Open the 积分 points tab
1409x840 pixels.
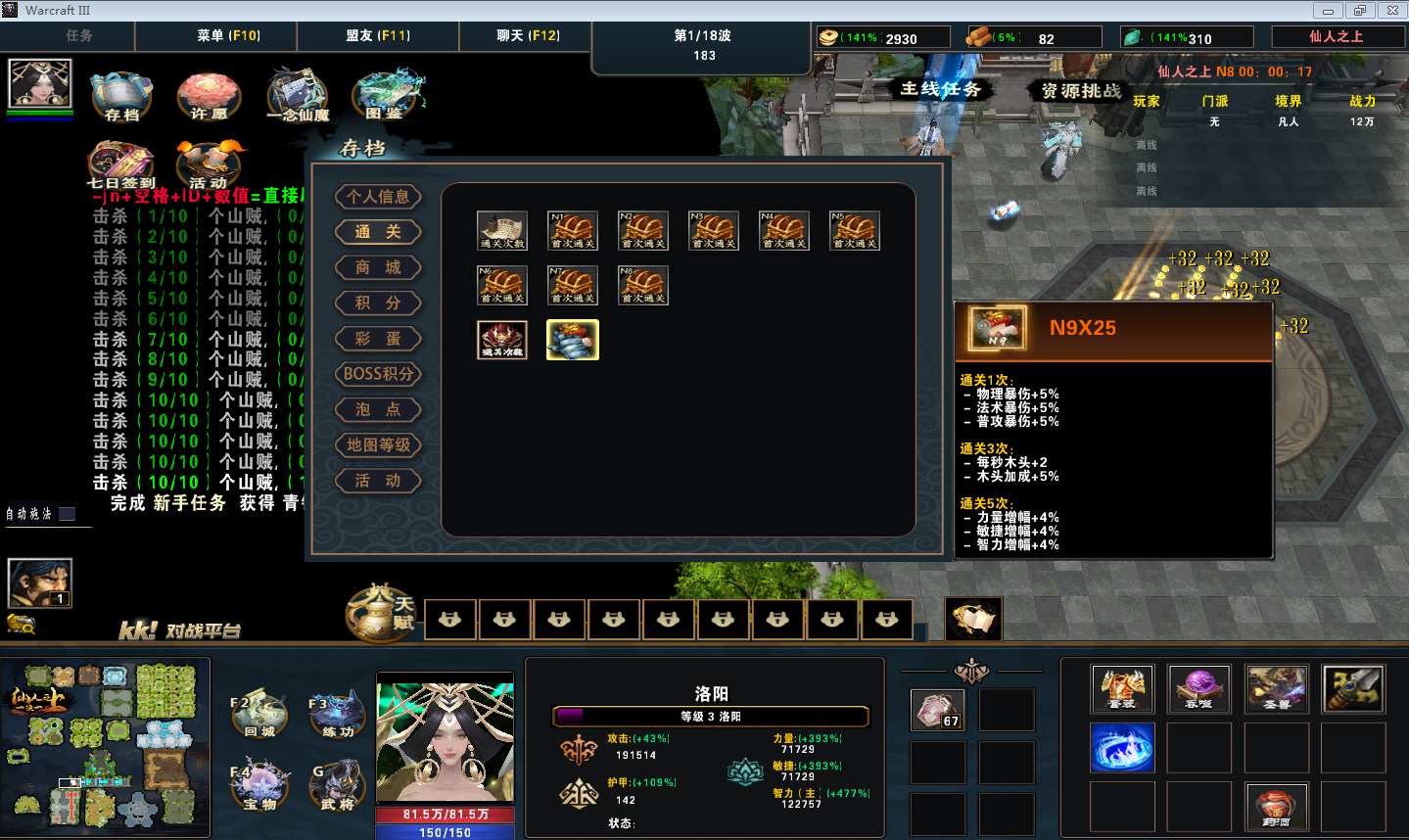tap(378, 303)
